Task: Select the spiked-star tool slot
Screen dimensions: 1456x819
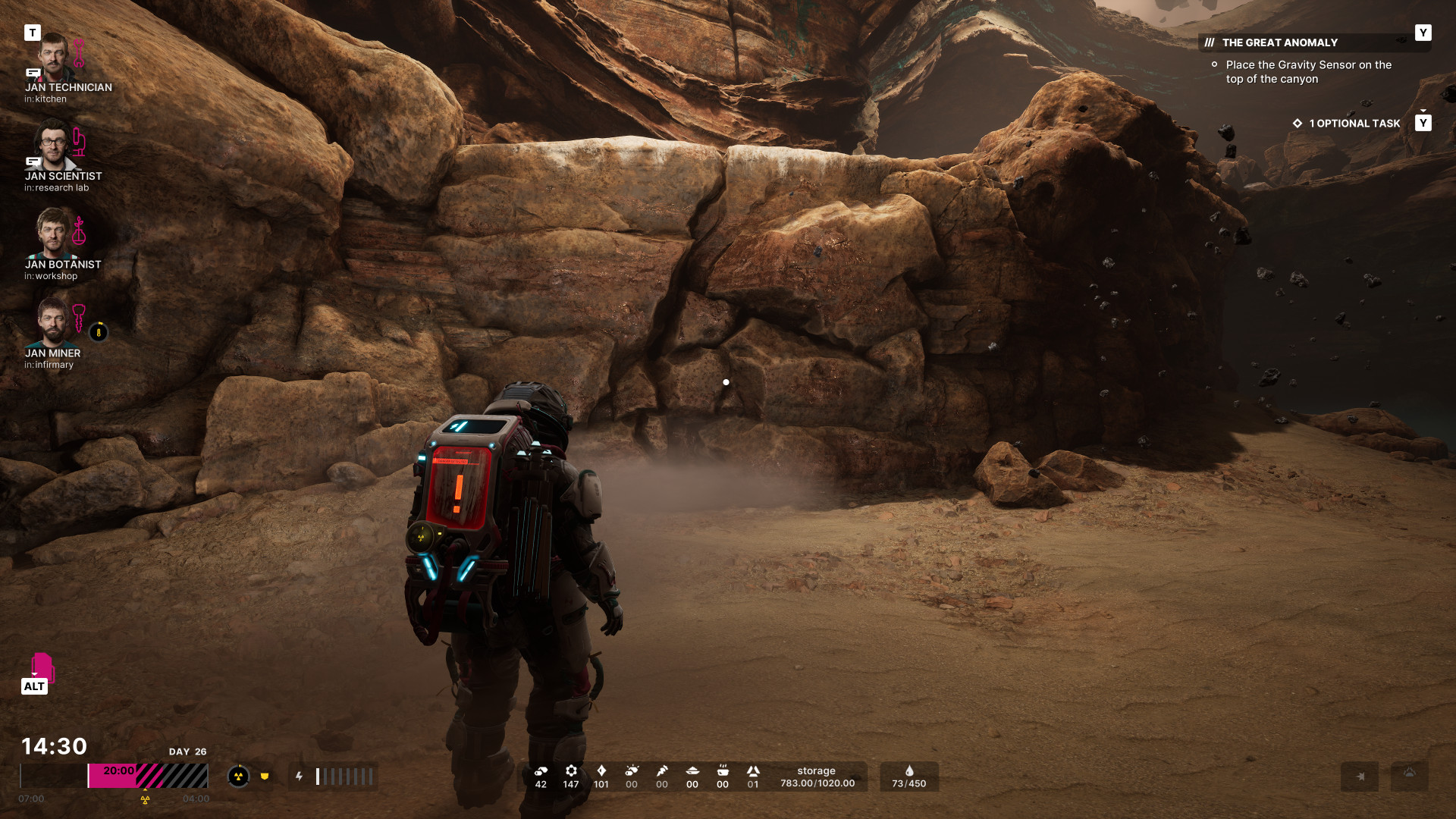Action: tap(1359, 777)
